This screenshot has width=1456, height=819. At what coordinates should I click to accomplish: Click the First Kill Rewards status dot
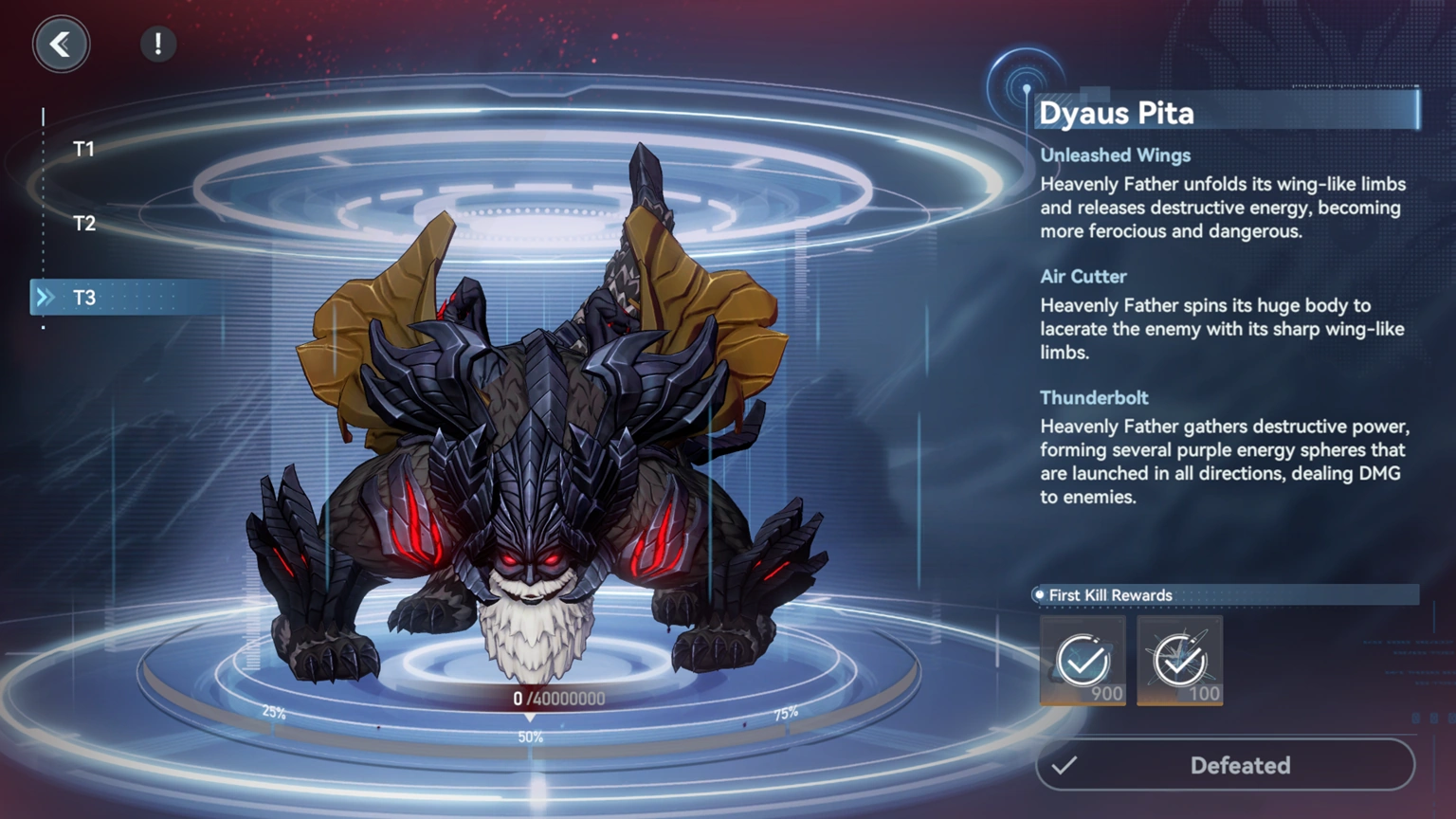click(x=1037, y=594)
